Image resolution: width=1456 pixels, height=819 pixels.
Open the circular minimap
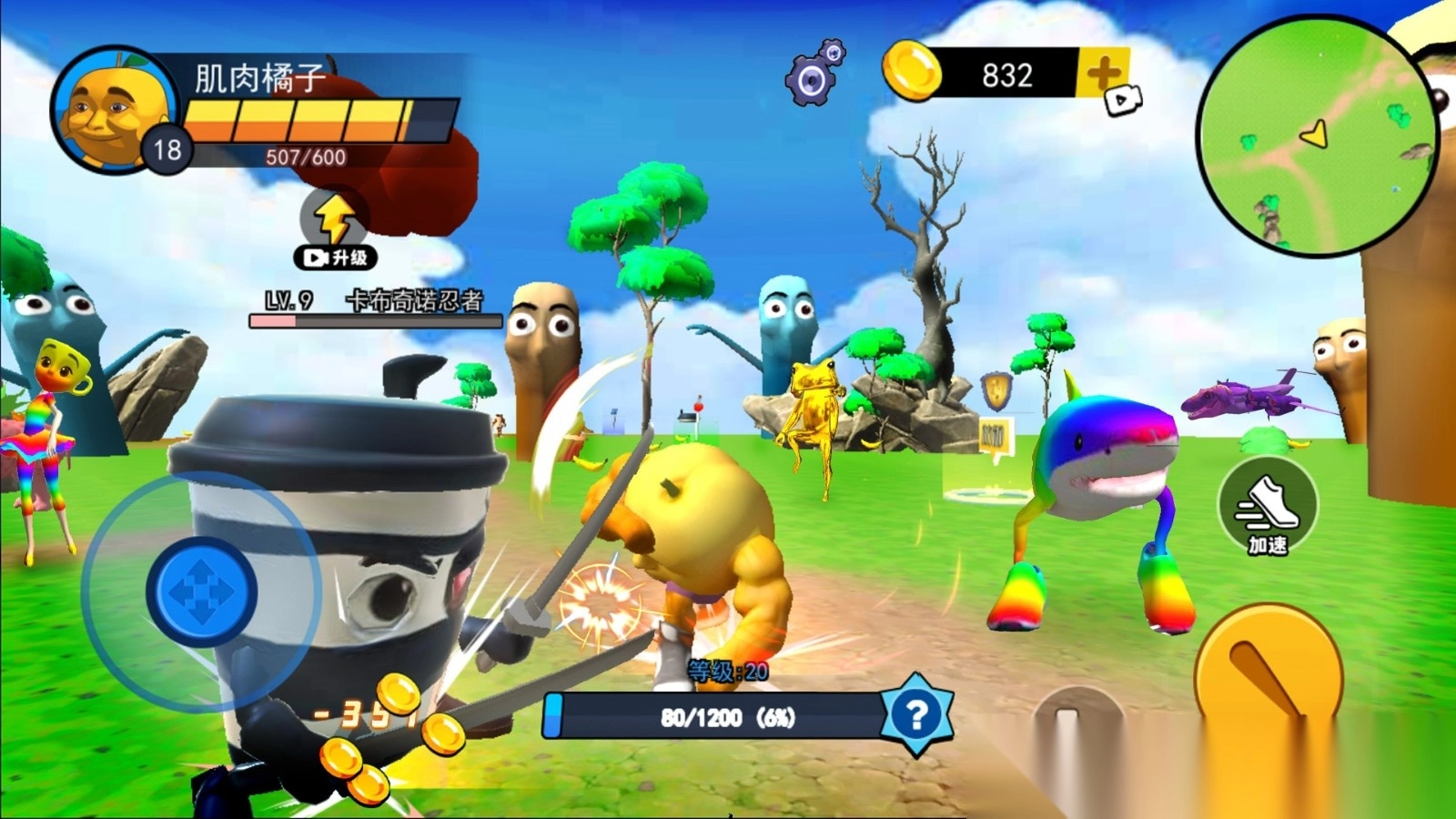pyautogui.click(x=1316, y=138)
